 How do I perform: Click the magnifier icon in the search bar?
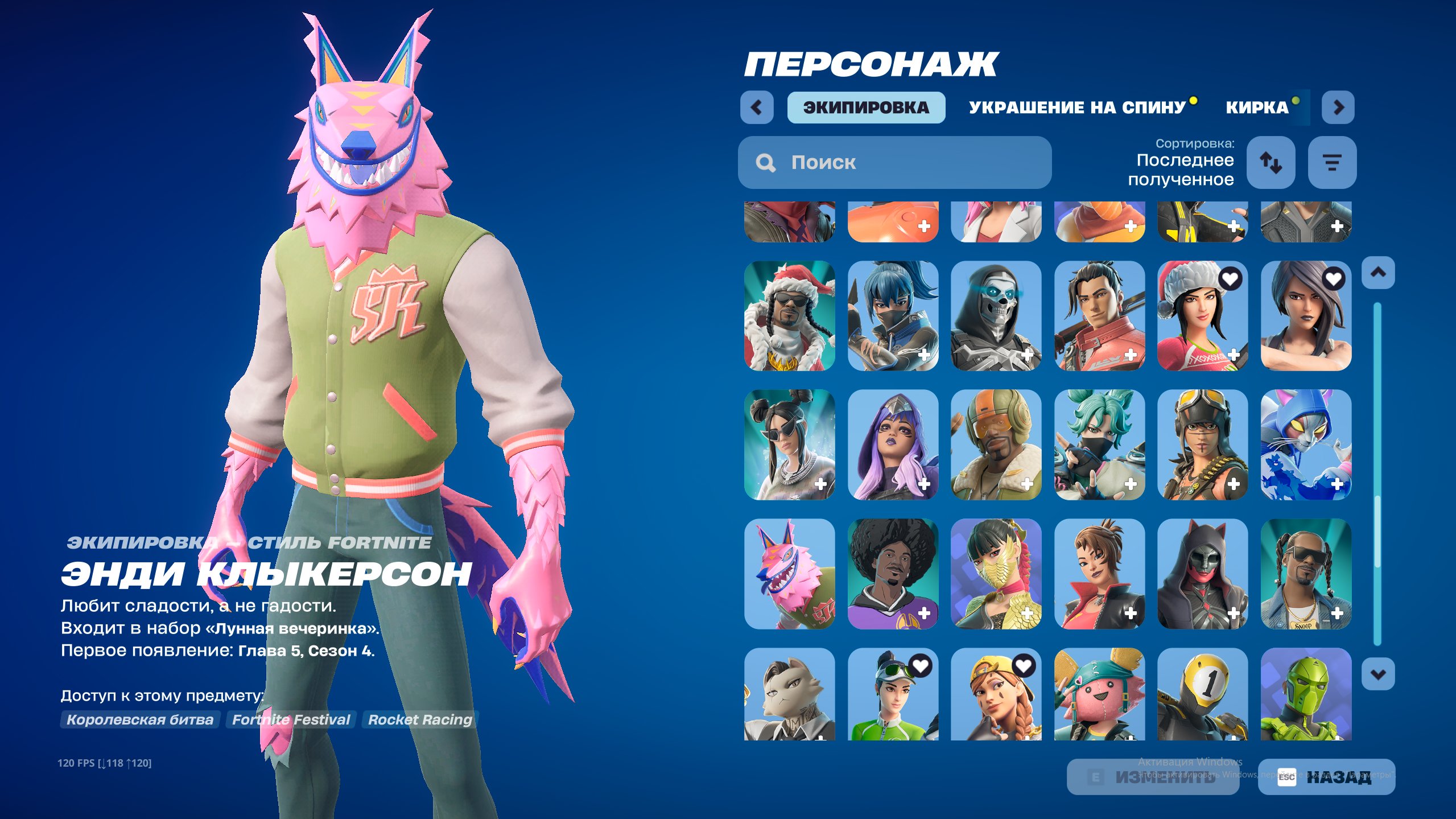click(x=766, y=163)
